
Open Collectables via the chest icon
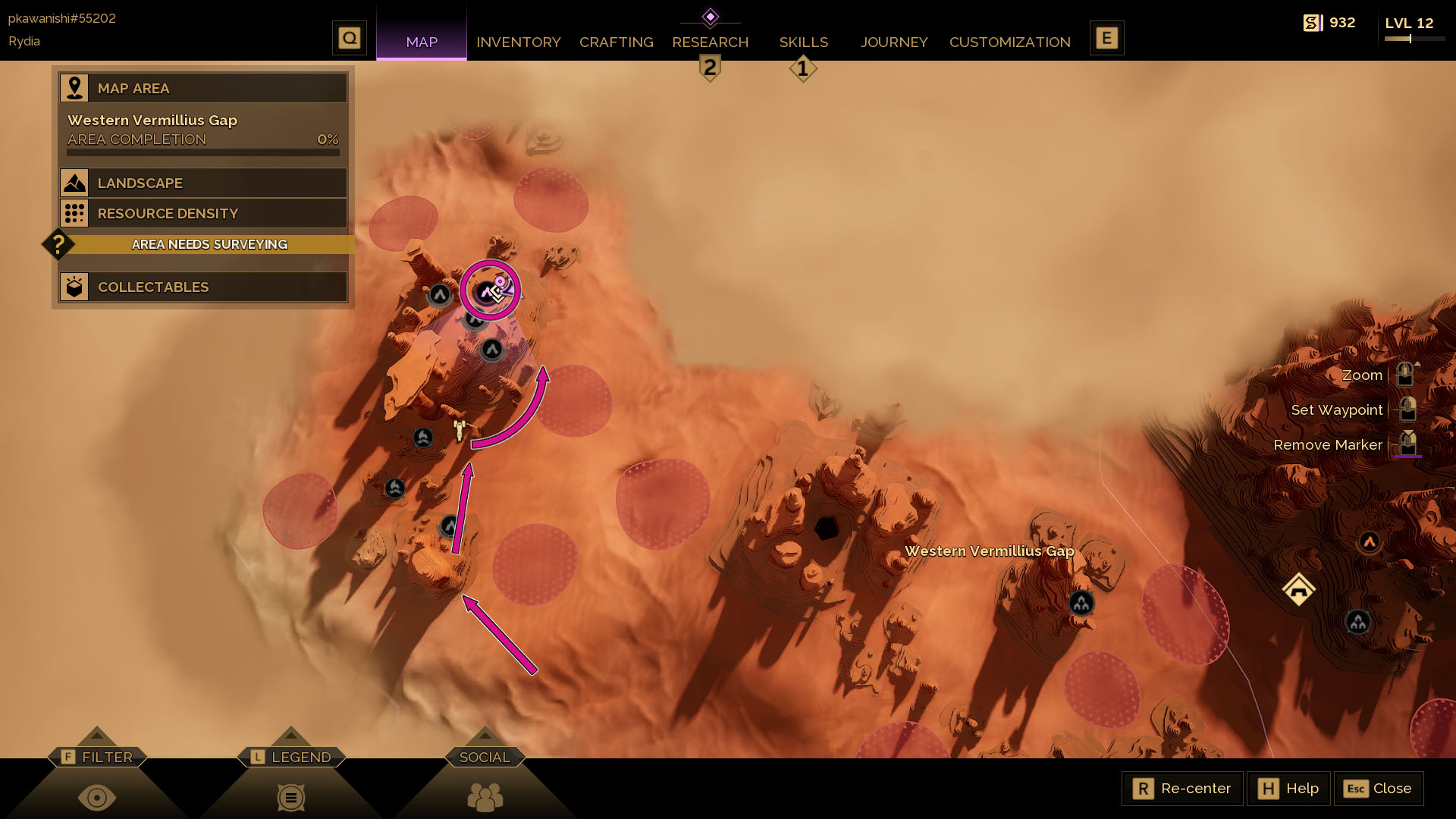pyautogui.click(x=74, y=287)
